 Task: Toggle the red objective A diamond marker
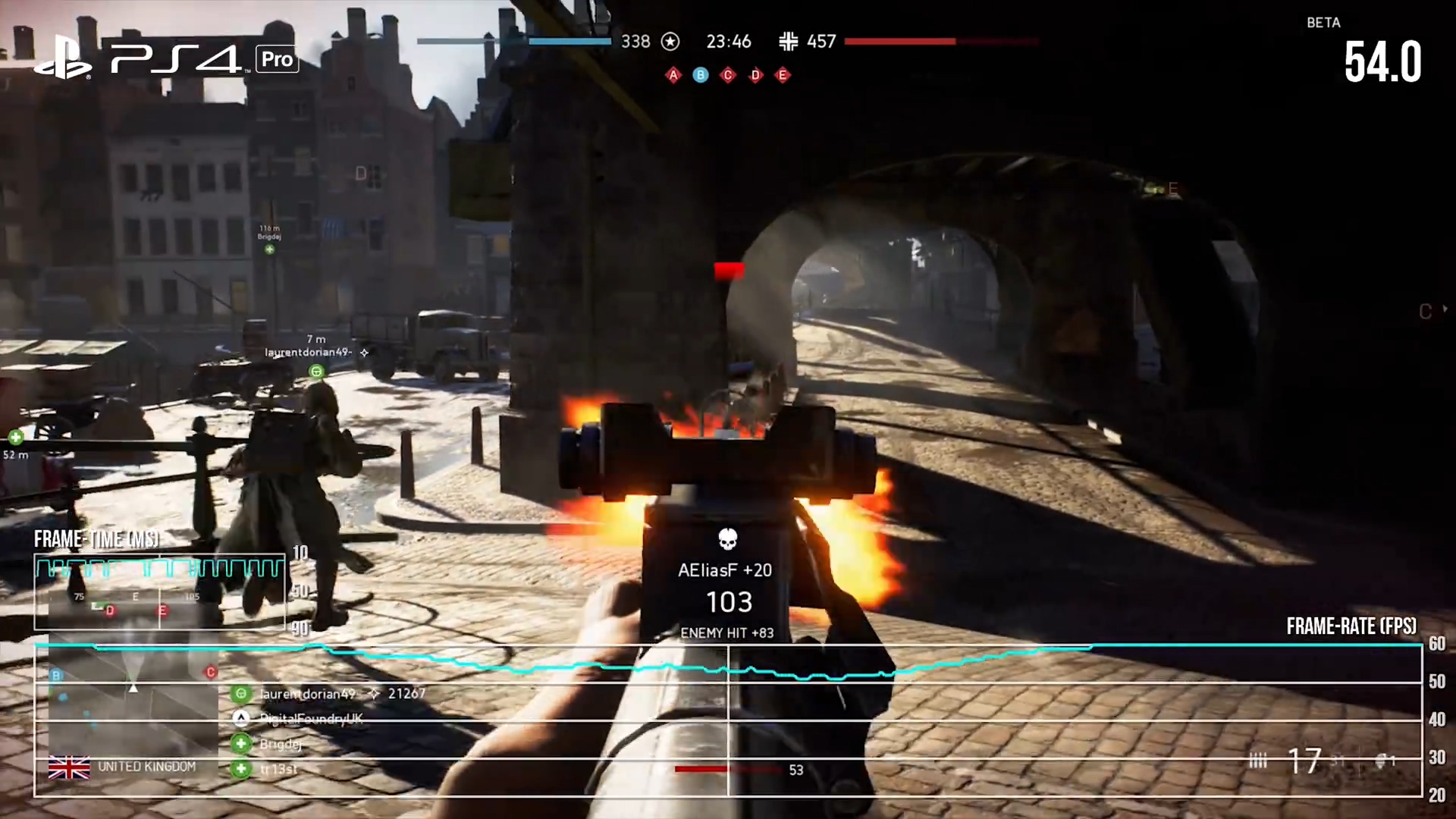673,75
